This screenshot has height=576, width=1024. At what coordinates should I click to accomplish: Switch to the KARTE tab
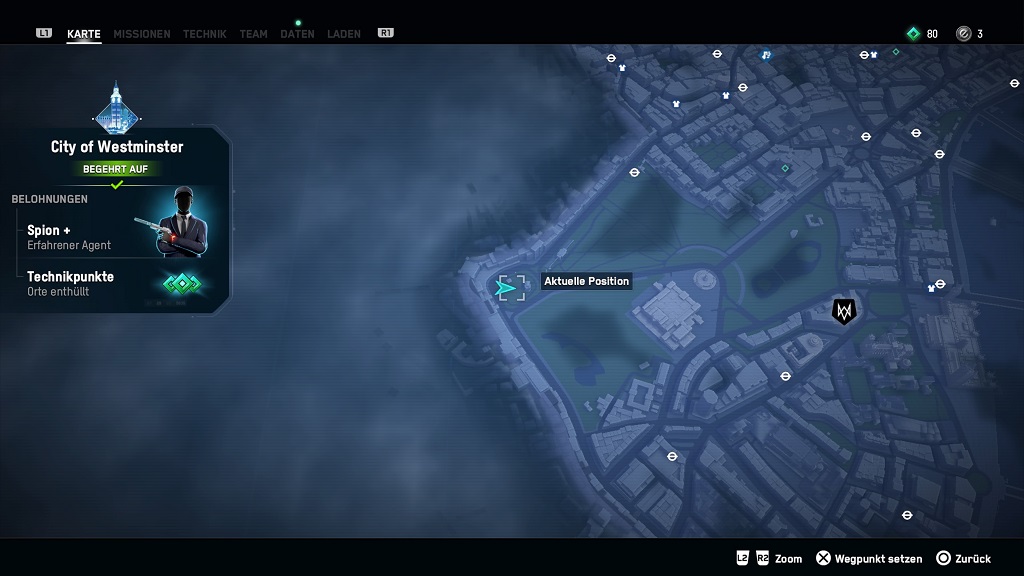[83, 34]
